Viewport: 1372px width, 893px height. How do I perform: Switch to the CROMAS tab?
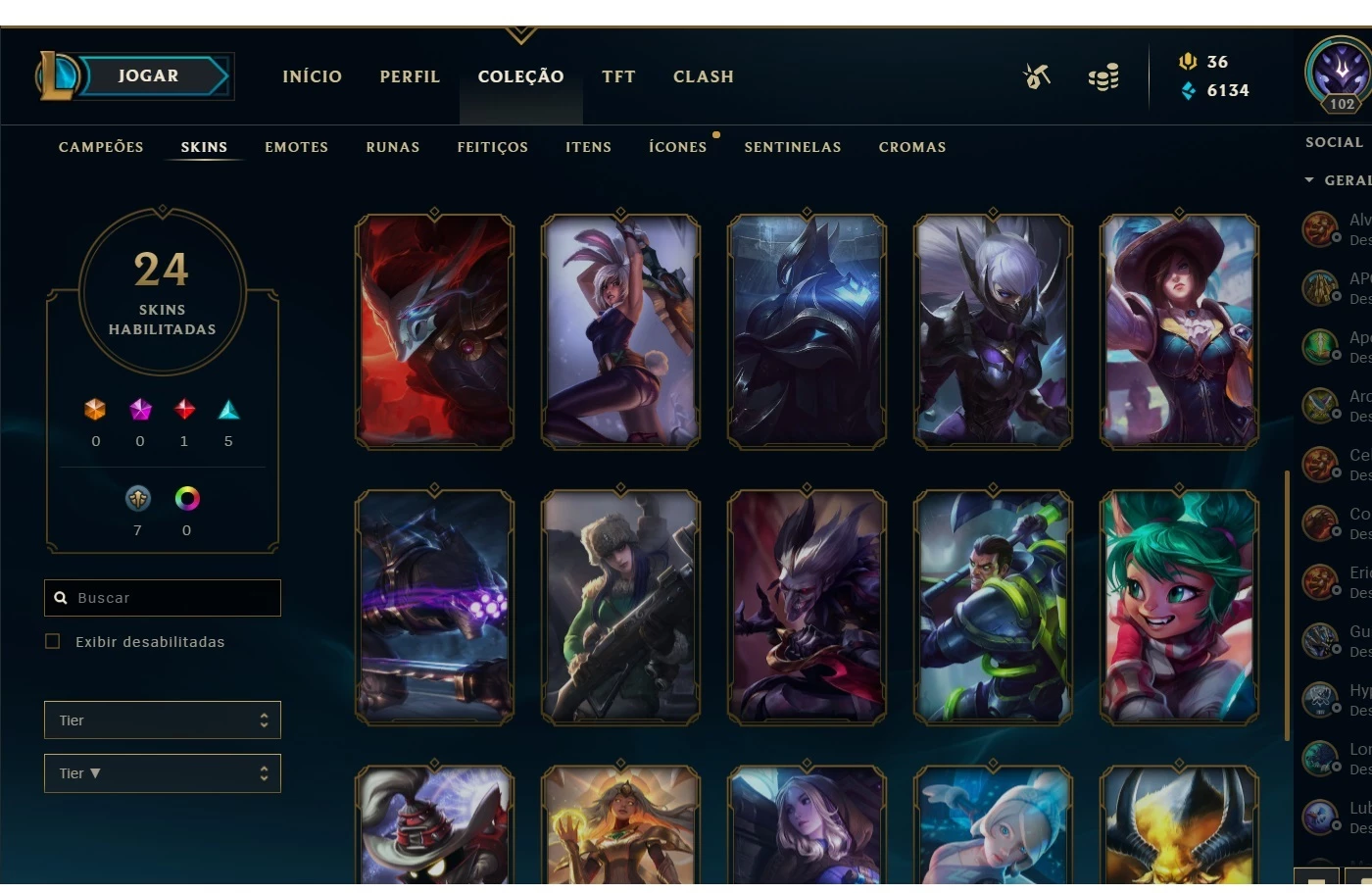point(911,147)
